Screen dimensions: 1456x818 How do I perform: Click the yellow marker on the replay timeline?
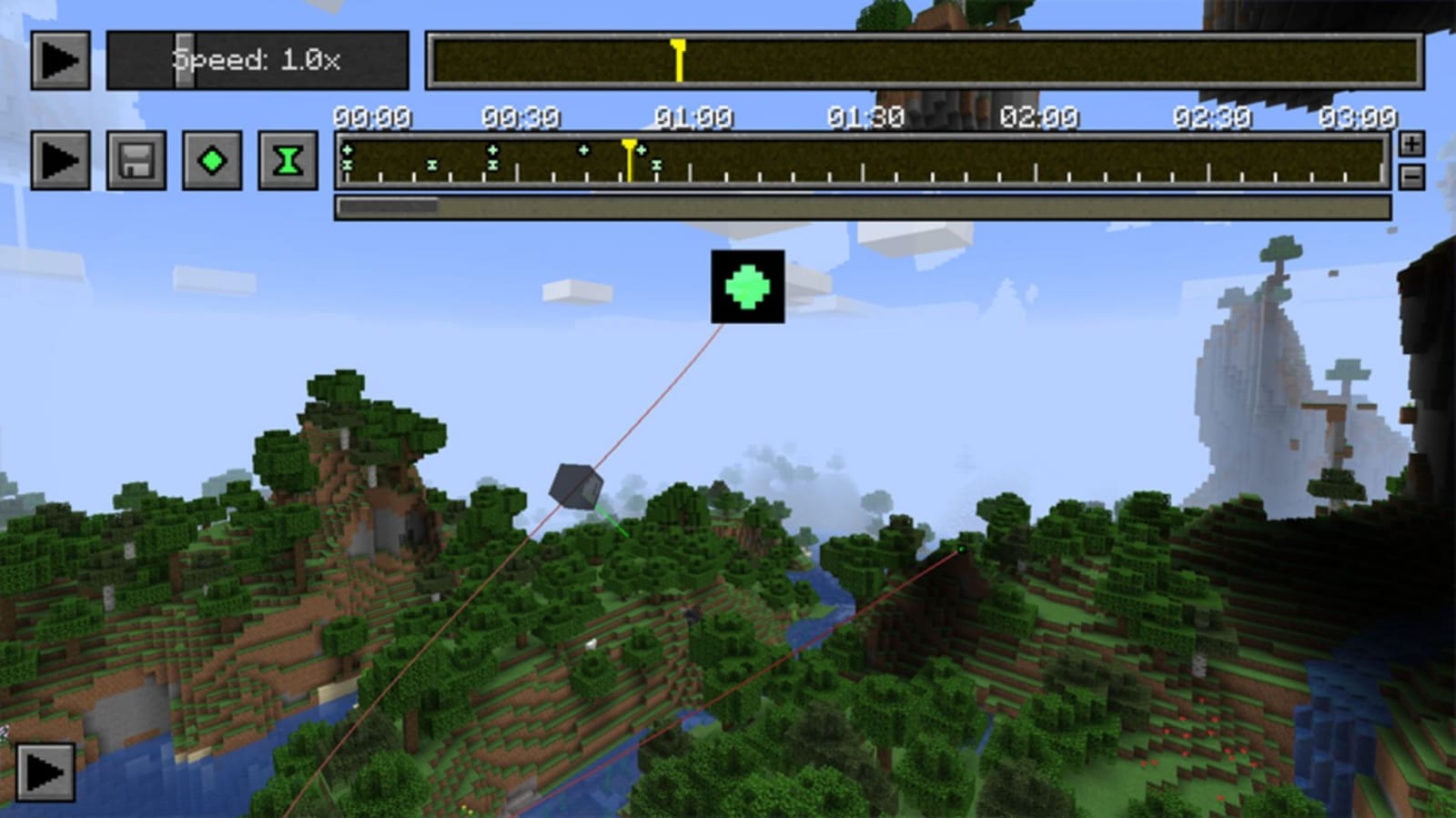click(x=678, y=57)
